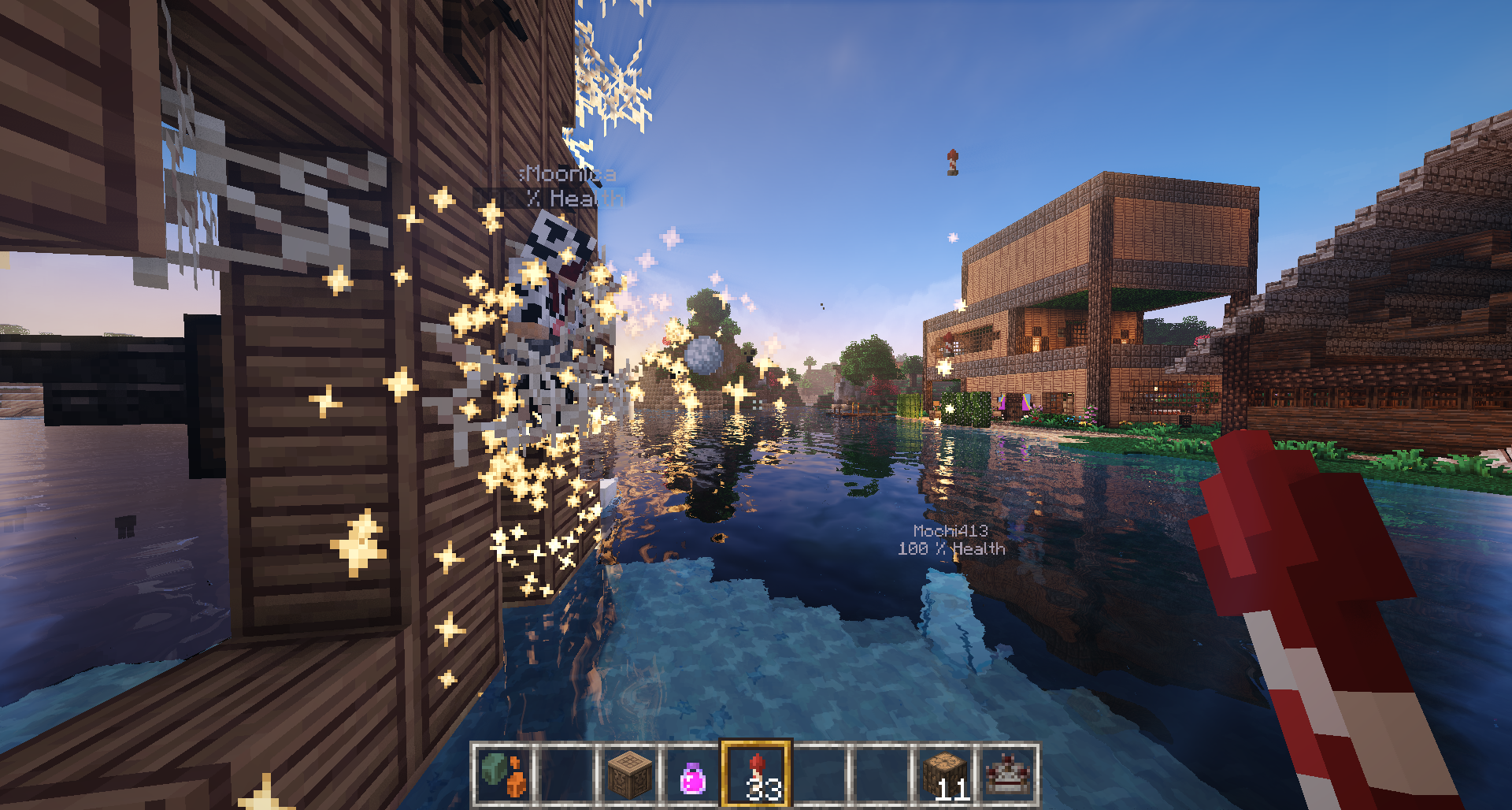The height and width of the screenshot is (810, 1512).
Task: Select the green and orange bundle slot
Action: point(504,775)
